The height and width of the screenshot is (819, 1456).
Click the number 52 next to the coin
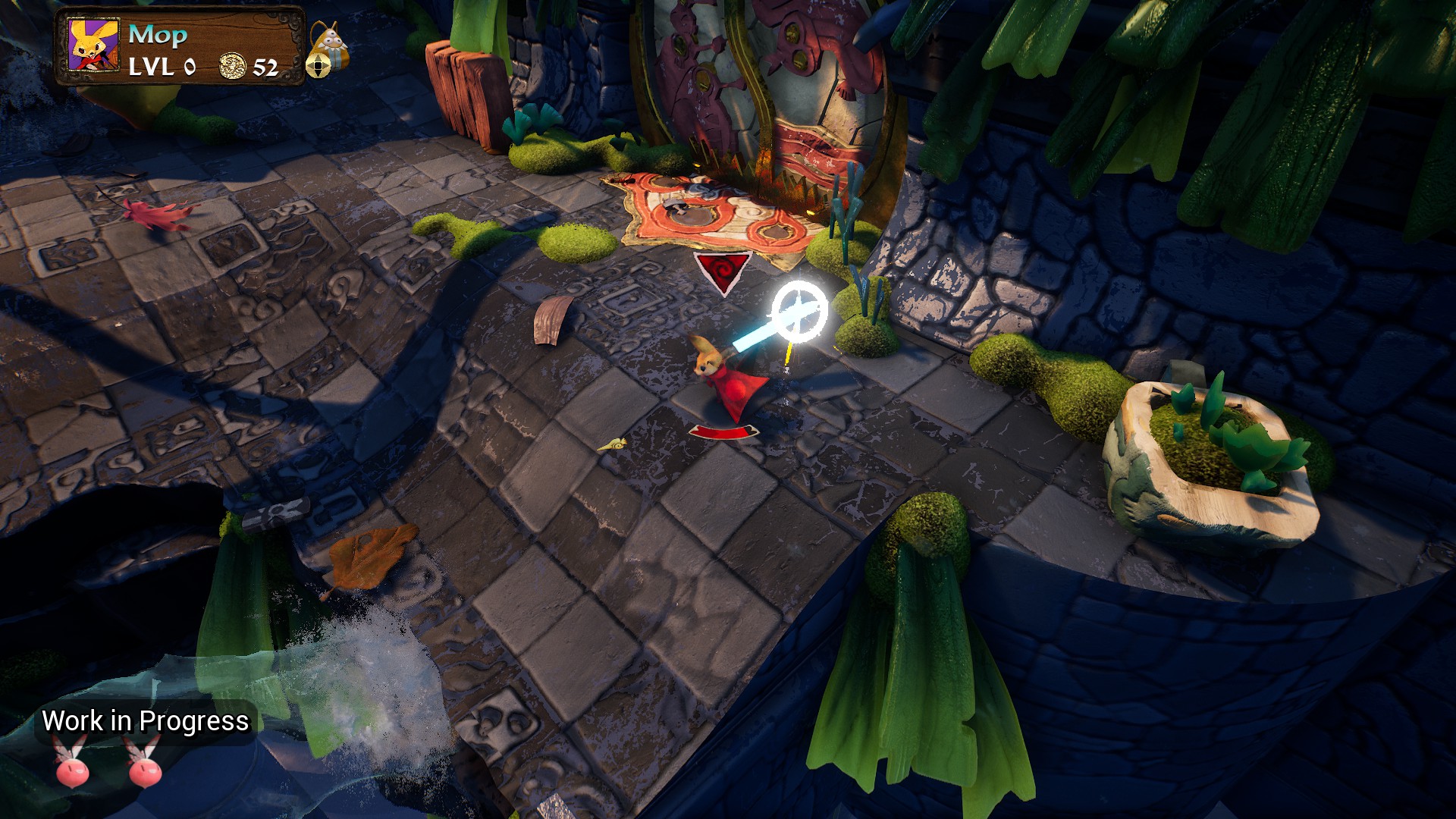click(x=267, y=69)
